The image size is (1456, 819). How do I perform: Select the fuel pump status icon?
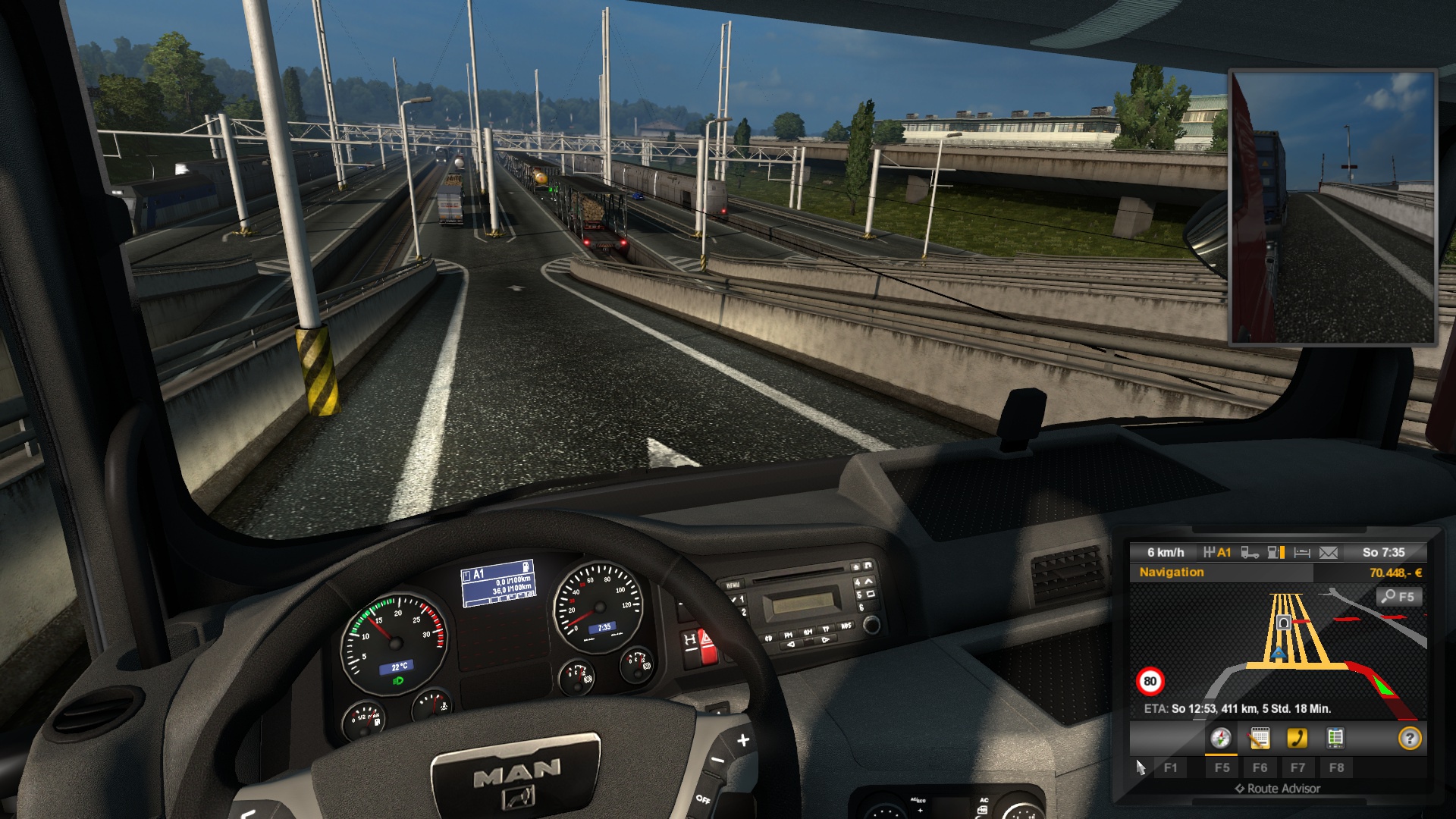(1276, 553)
